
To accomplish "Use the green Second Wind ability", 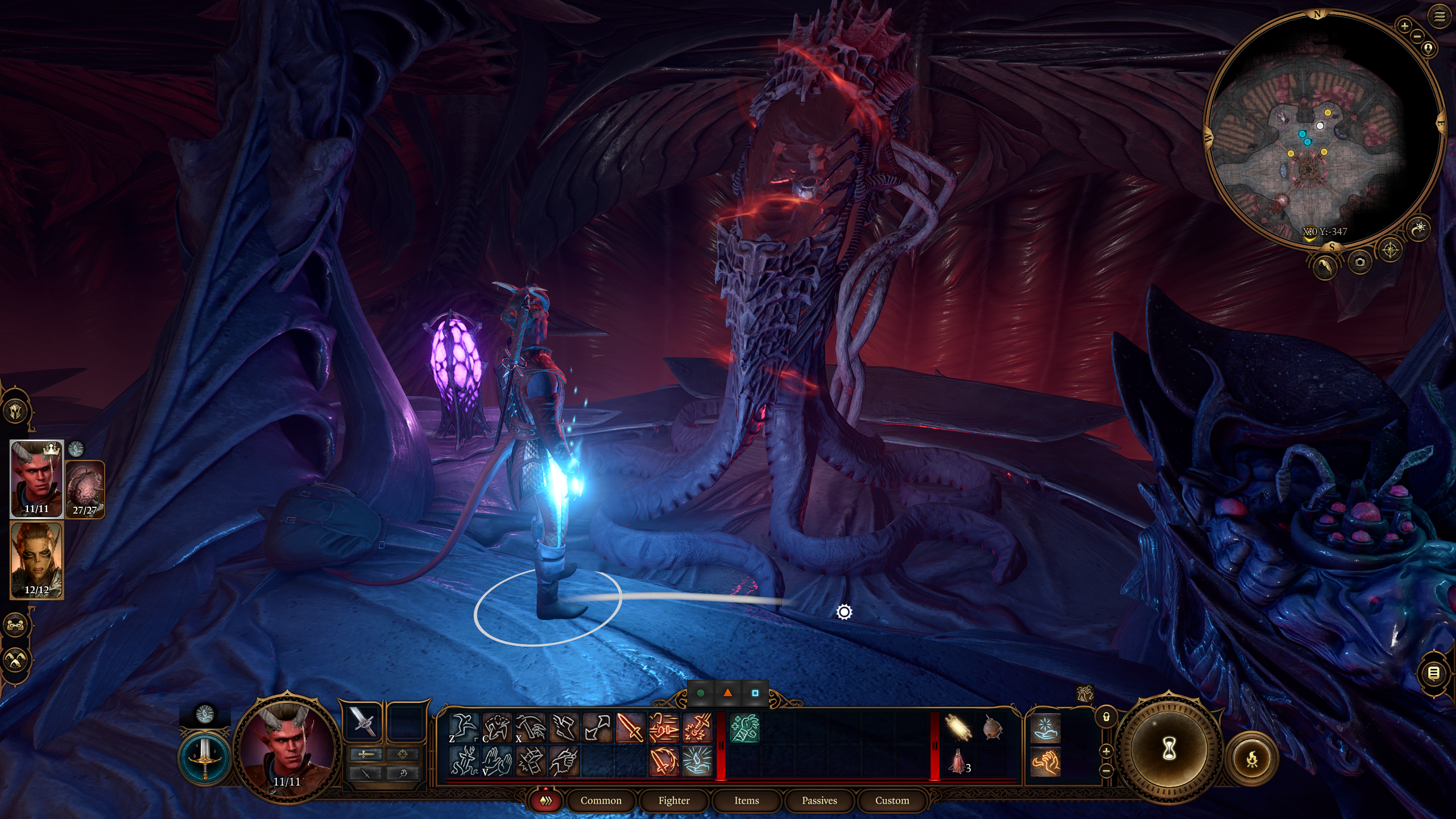I will (744, 728).
